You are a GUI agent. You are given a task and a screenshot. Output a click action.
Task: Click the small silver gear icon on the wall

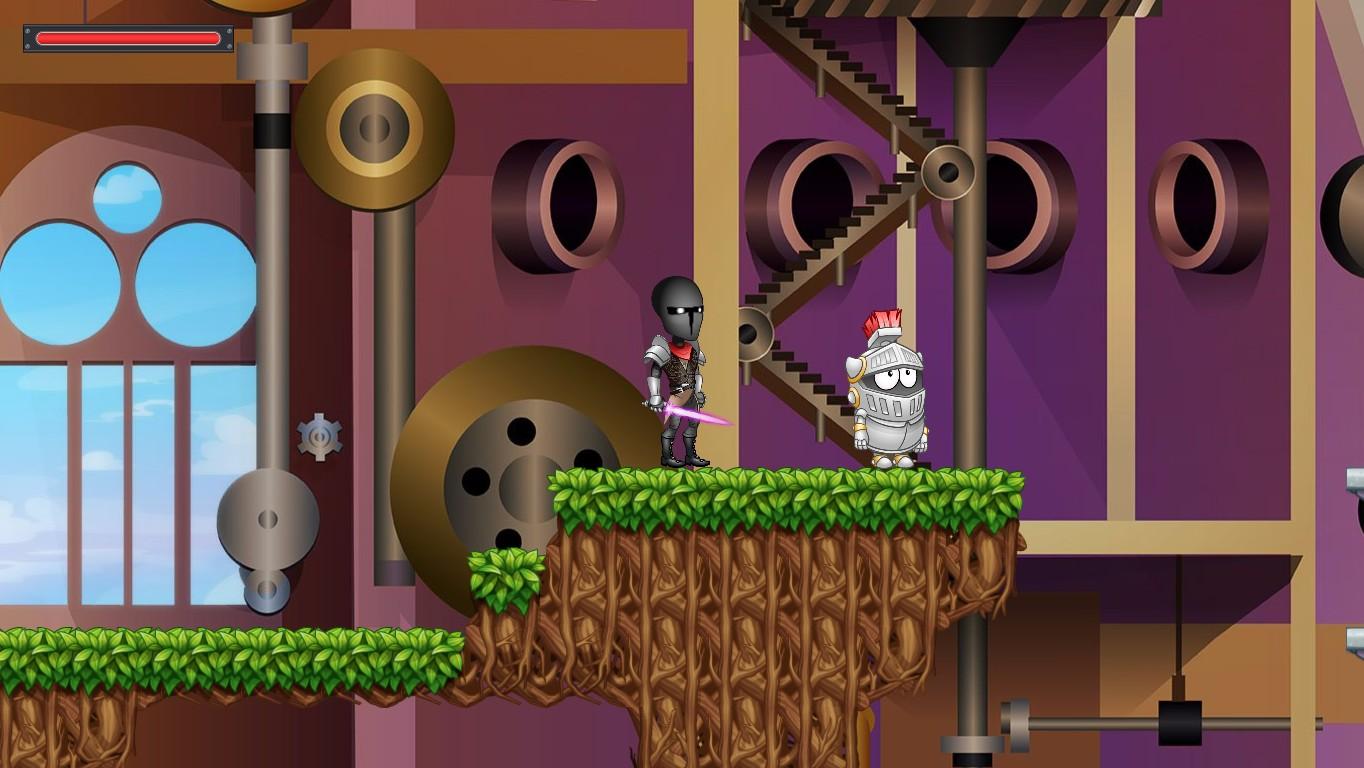pyautogui.click(x=319, y=434)
